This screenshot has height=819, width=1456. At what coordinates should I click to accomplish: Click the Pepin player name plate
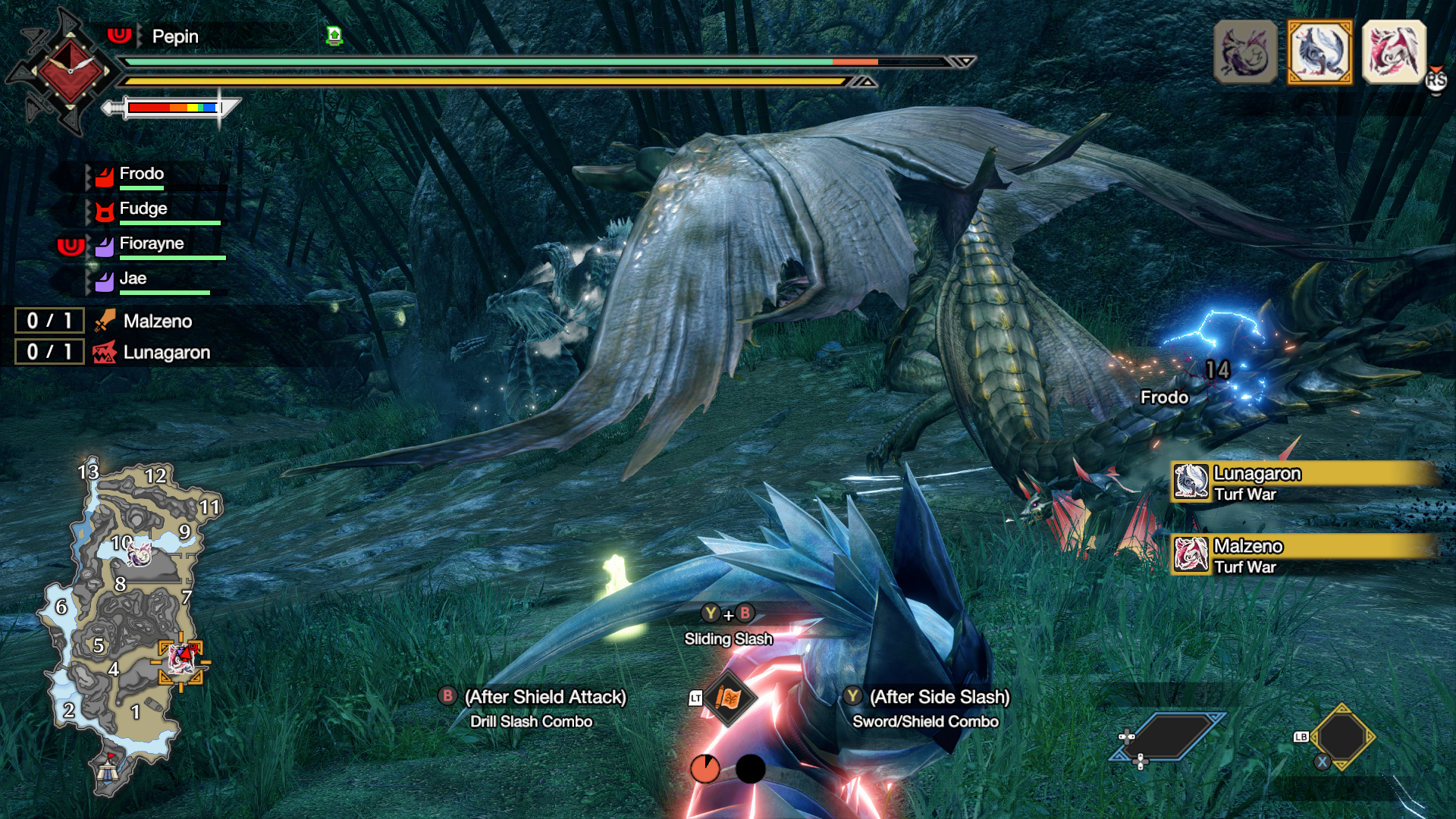point(175,36)
